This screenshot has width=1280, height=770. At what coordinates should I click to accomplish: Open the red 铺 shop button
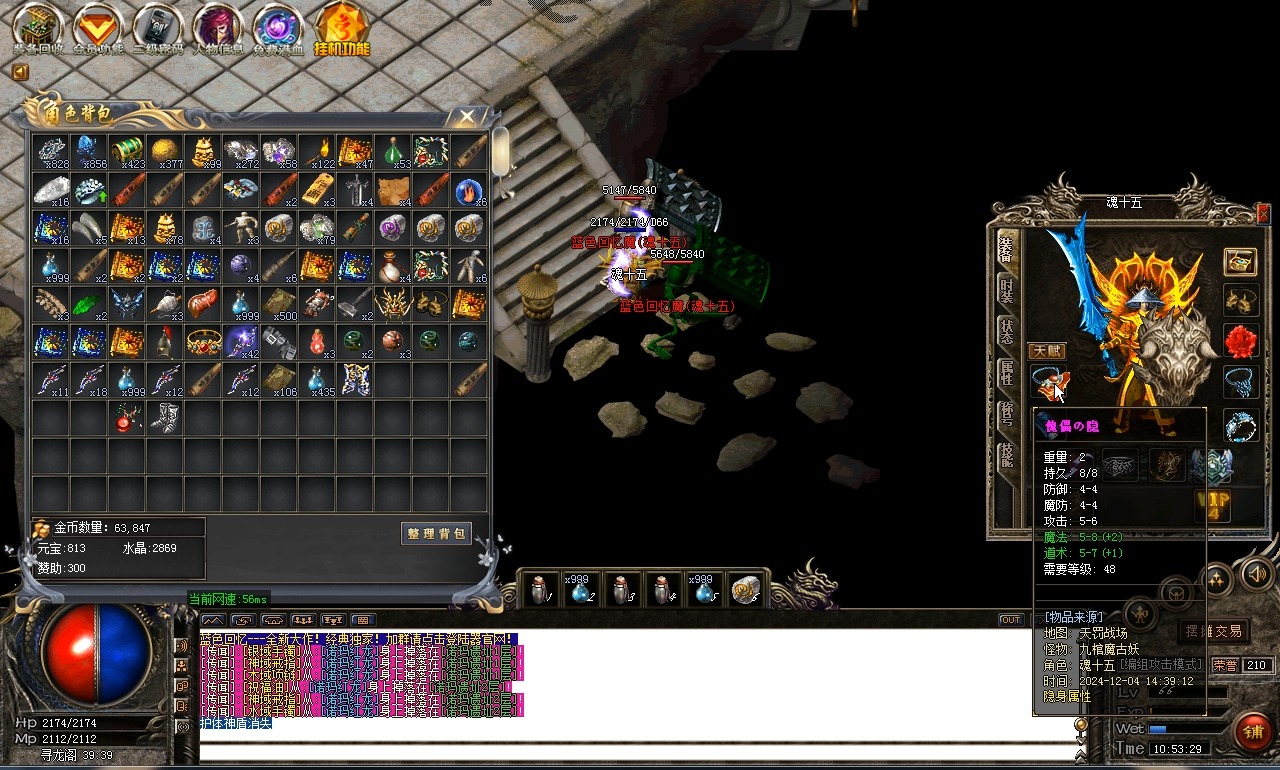click(x=1252, y=732)
